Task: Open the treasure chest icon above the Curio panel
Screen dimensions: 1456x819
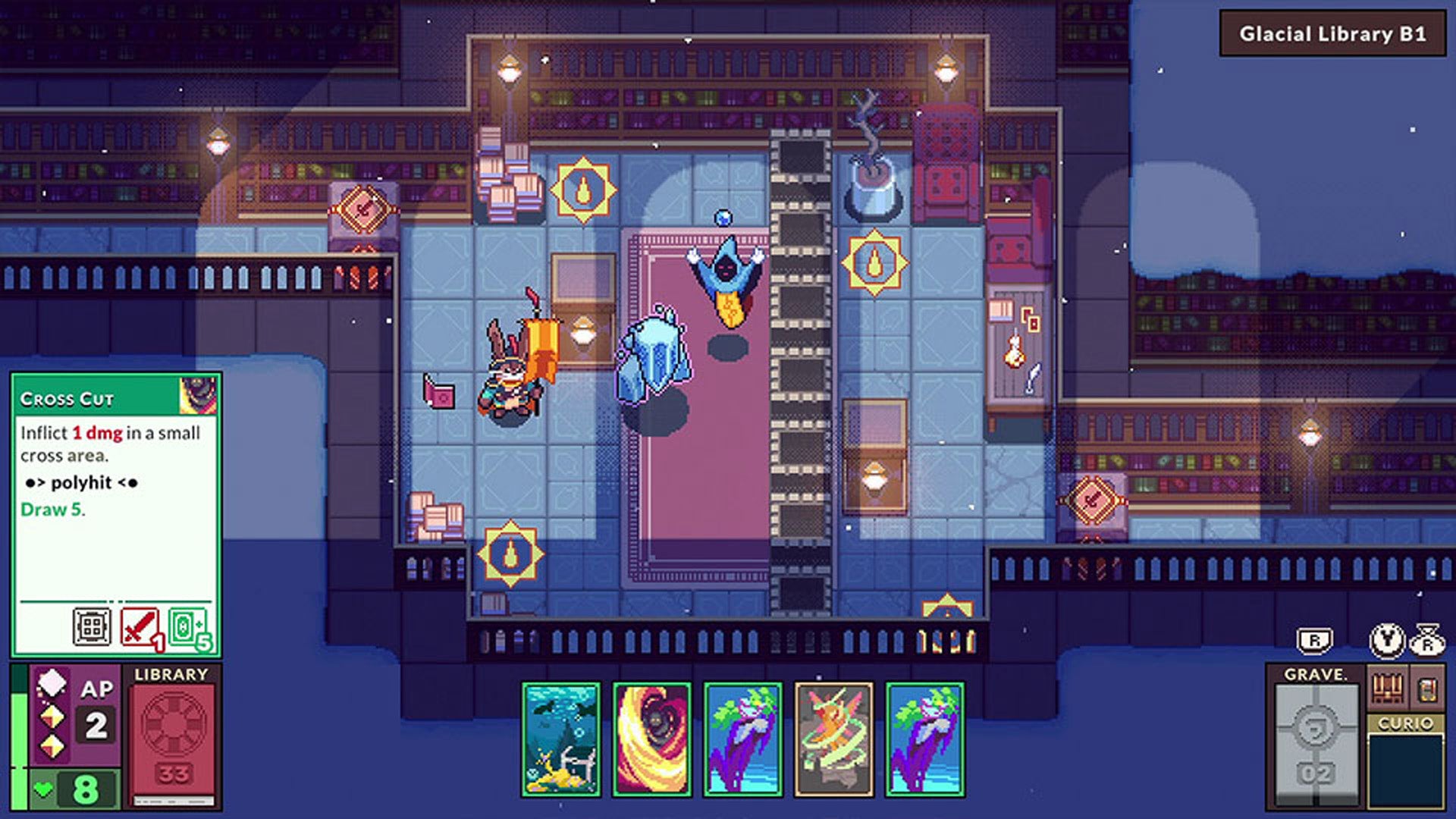Action: point(1389,687)
